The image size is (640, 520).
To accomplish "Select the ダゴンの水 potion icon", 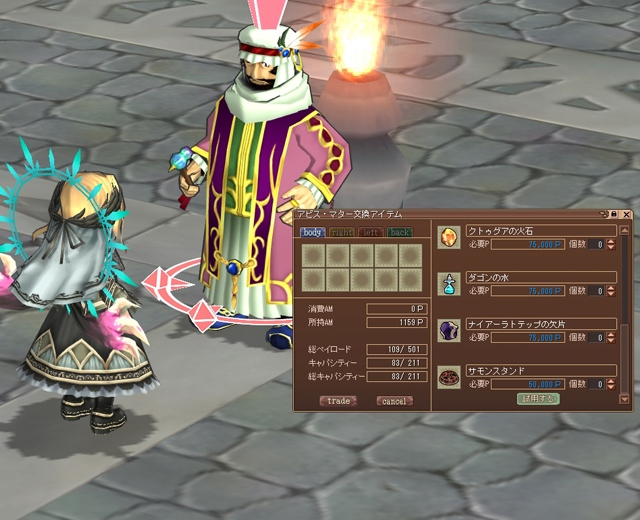I will click(449, 284).
